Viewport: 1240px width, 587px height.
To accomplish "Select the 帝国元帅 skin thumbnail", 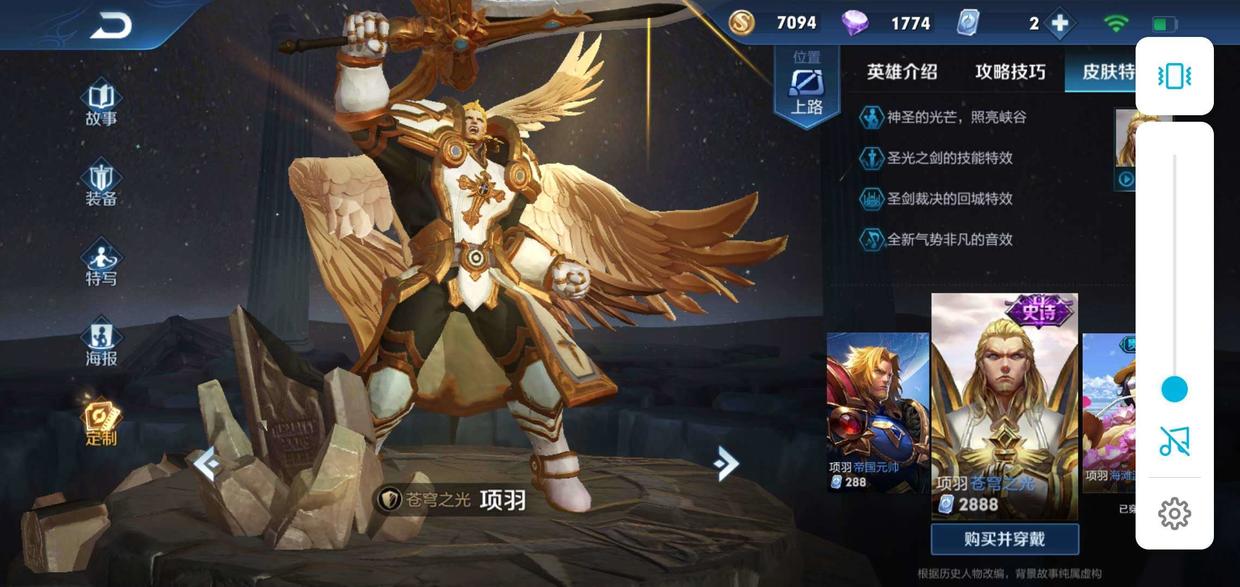I will point(877,410).
